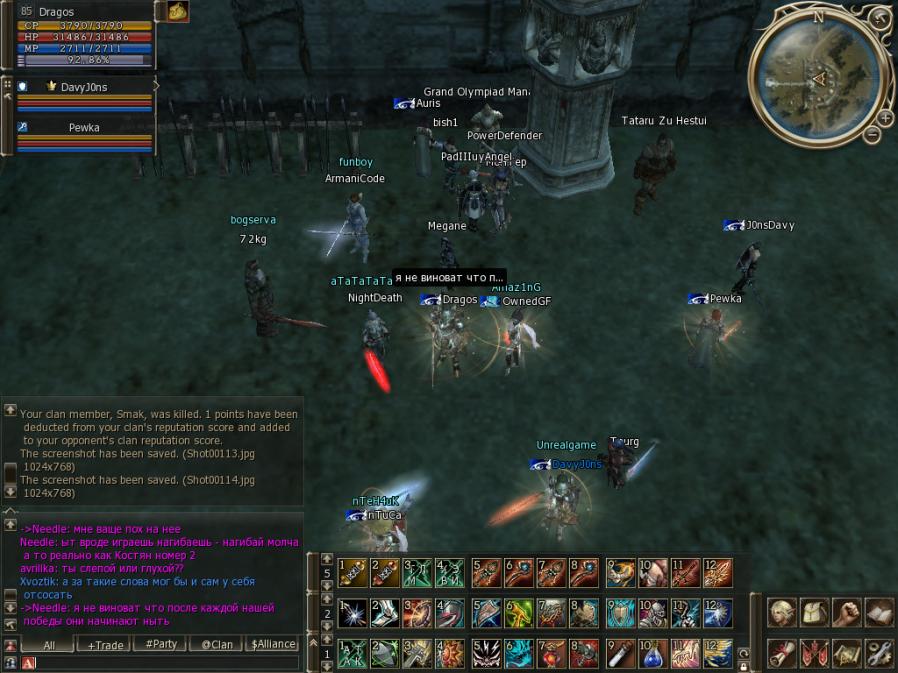This screenshot has height=673, width=898.
Task: Select the #Party chat tab
Action: point(161,645)
